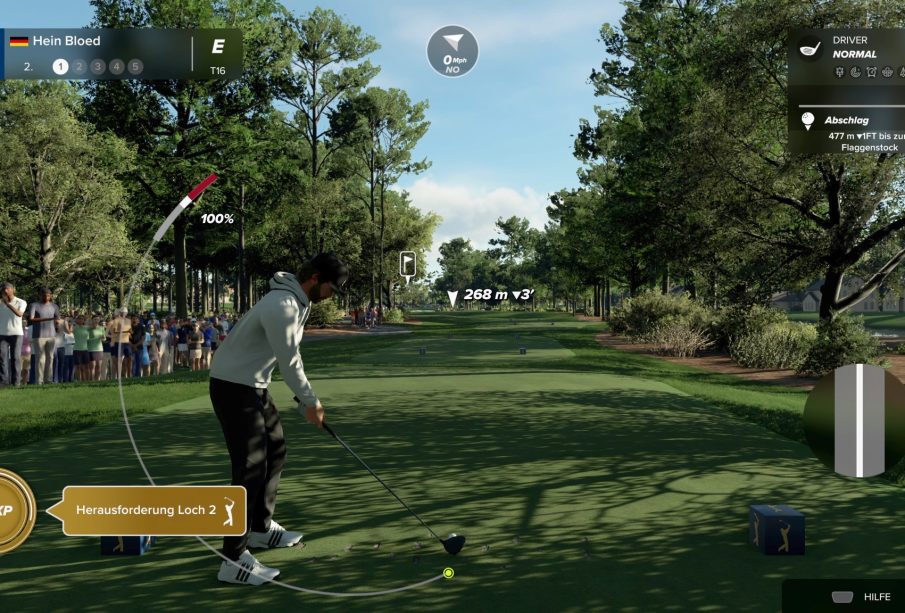Viewport: 905px width, 613px height.
Task: Select the Hein Bloed player scorecard
Action: point(108,54)
